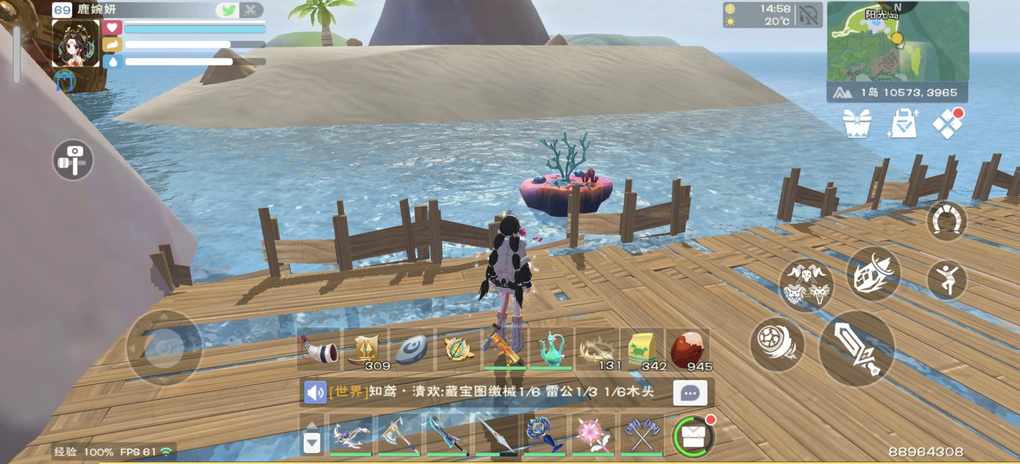Equip the crossed axes weapon slot
Screen dimensions: 1020x464
click(641, 435)
